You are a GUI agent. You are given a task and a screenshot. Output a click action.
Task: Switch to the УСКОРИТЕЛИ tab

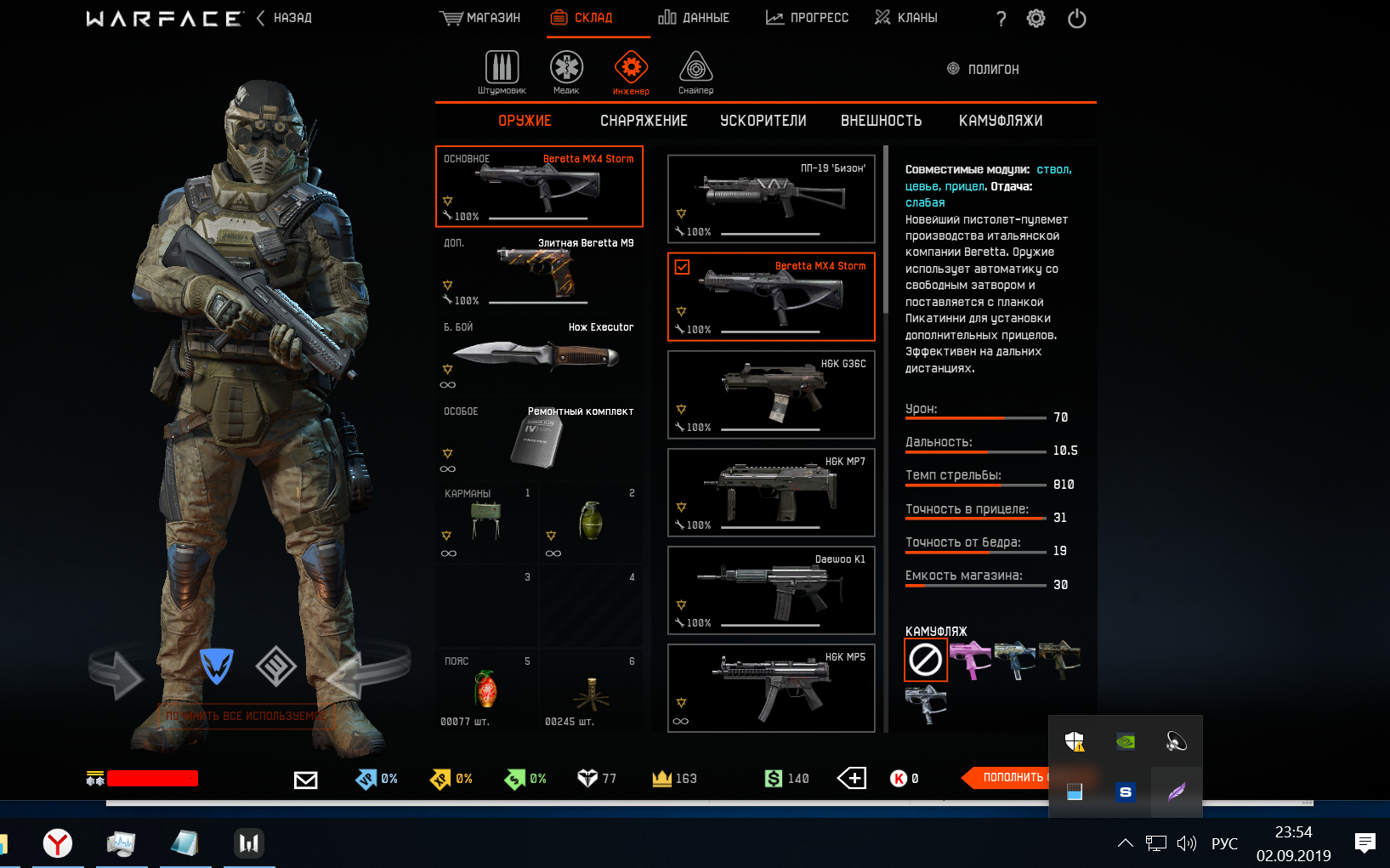click(763, 121)
